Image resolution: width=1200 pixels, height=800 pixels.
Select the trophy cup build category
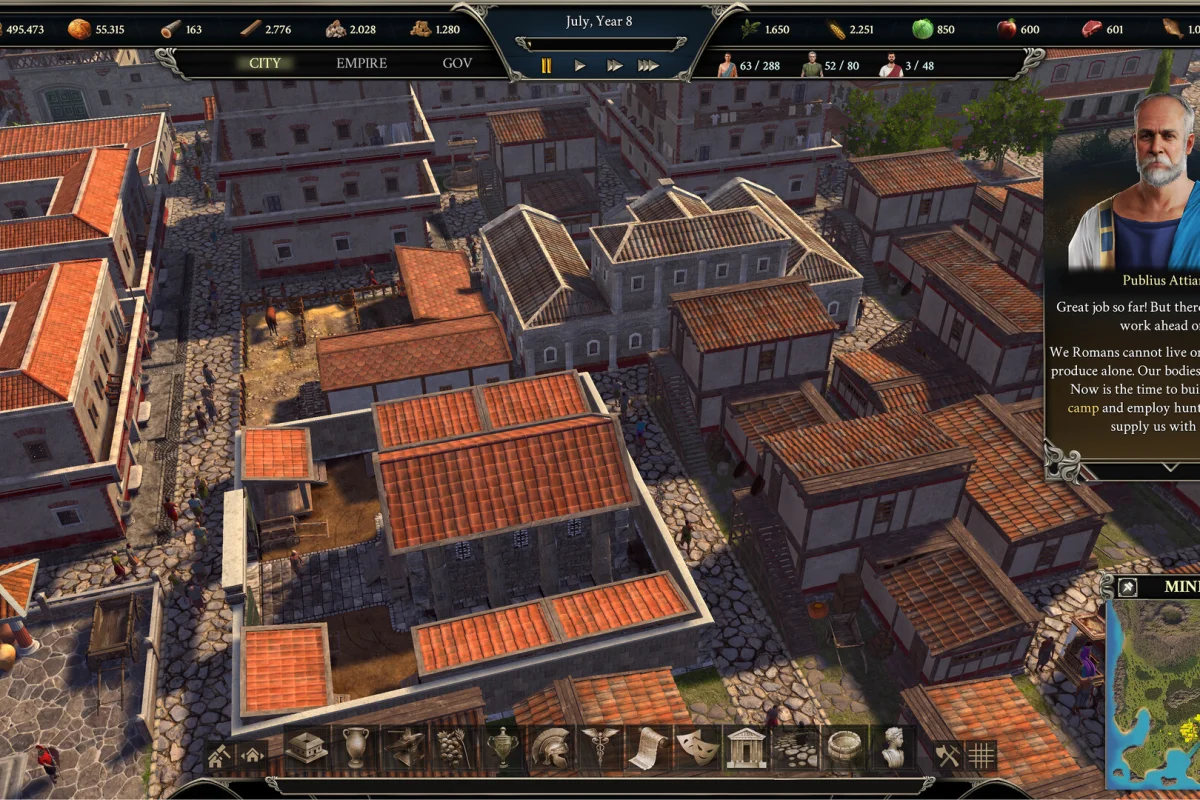click(x=502, y=747)
